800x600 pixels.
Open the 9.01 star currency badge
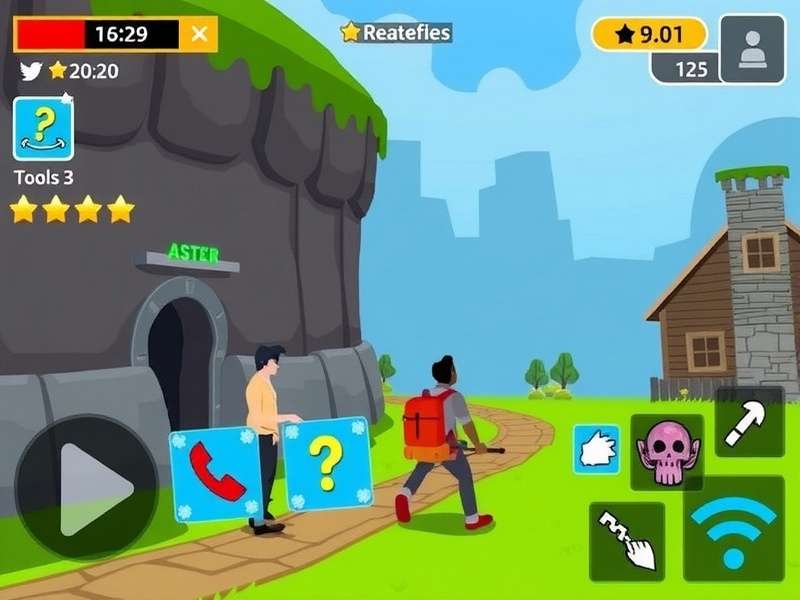coord(649,35)
